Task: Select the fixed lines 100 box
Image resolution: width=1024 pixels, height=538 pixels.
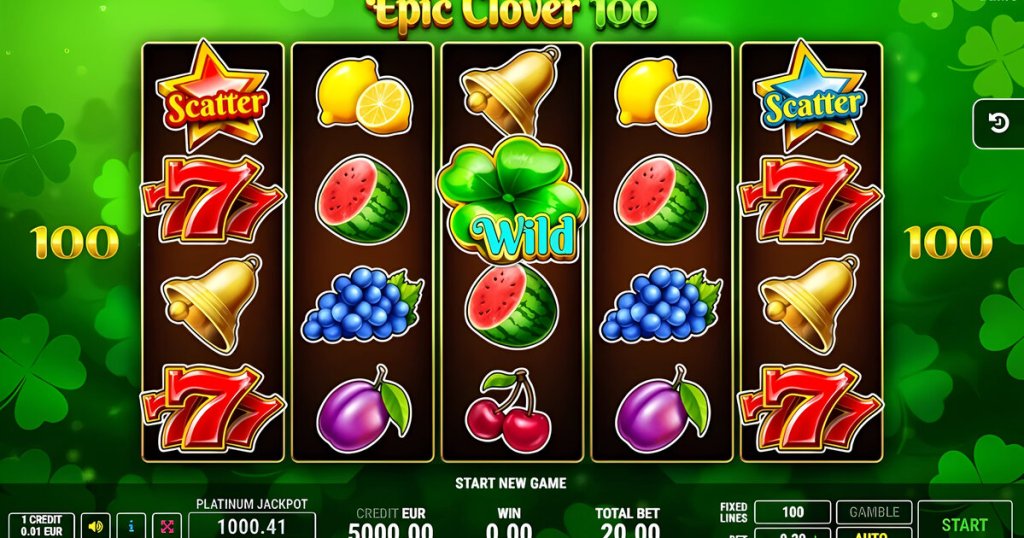Action: click(792, 512)
